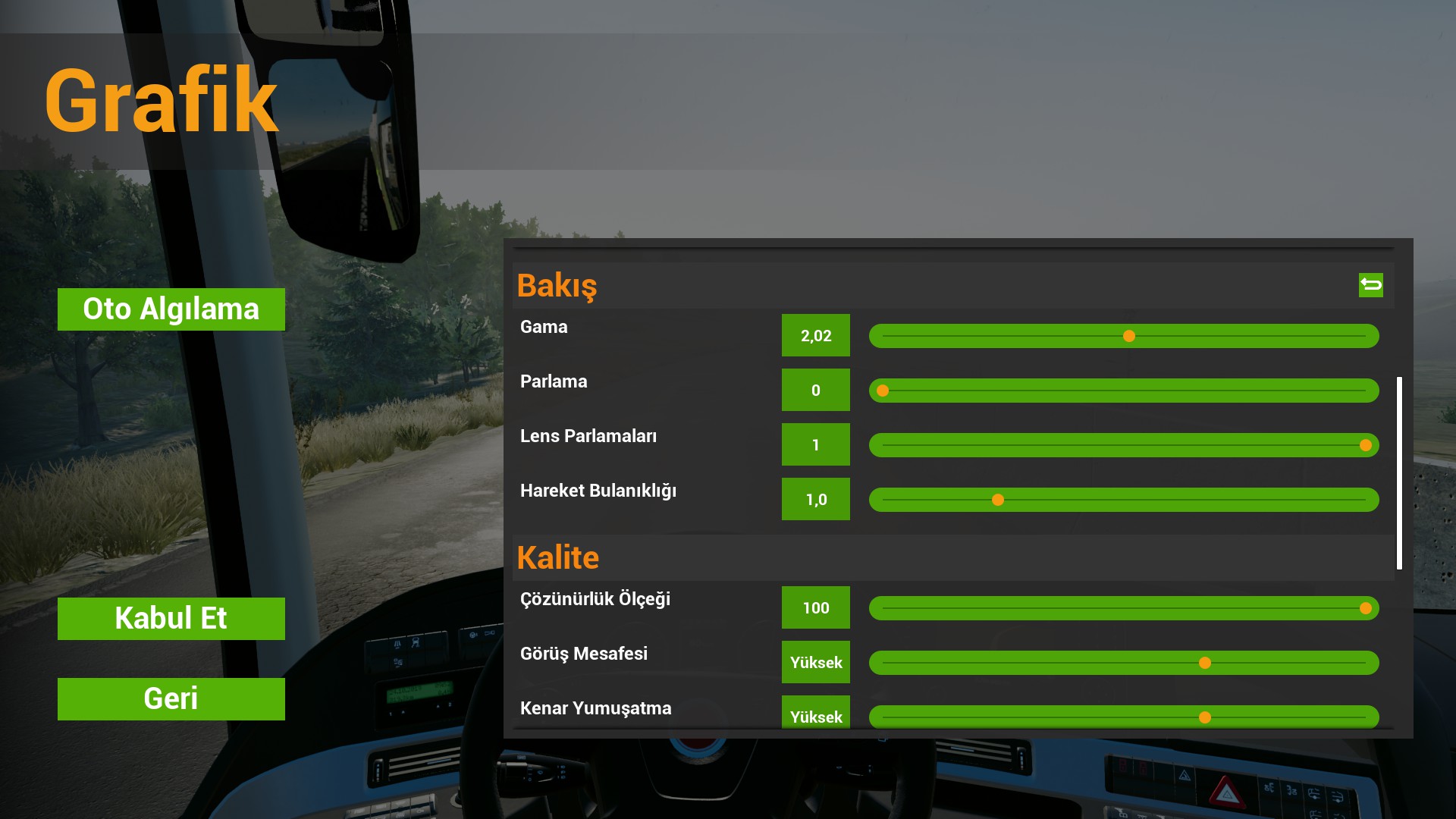
Task: Select the Hareket Bulanıklığı value box
Action: [816, 499]
